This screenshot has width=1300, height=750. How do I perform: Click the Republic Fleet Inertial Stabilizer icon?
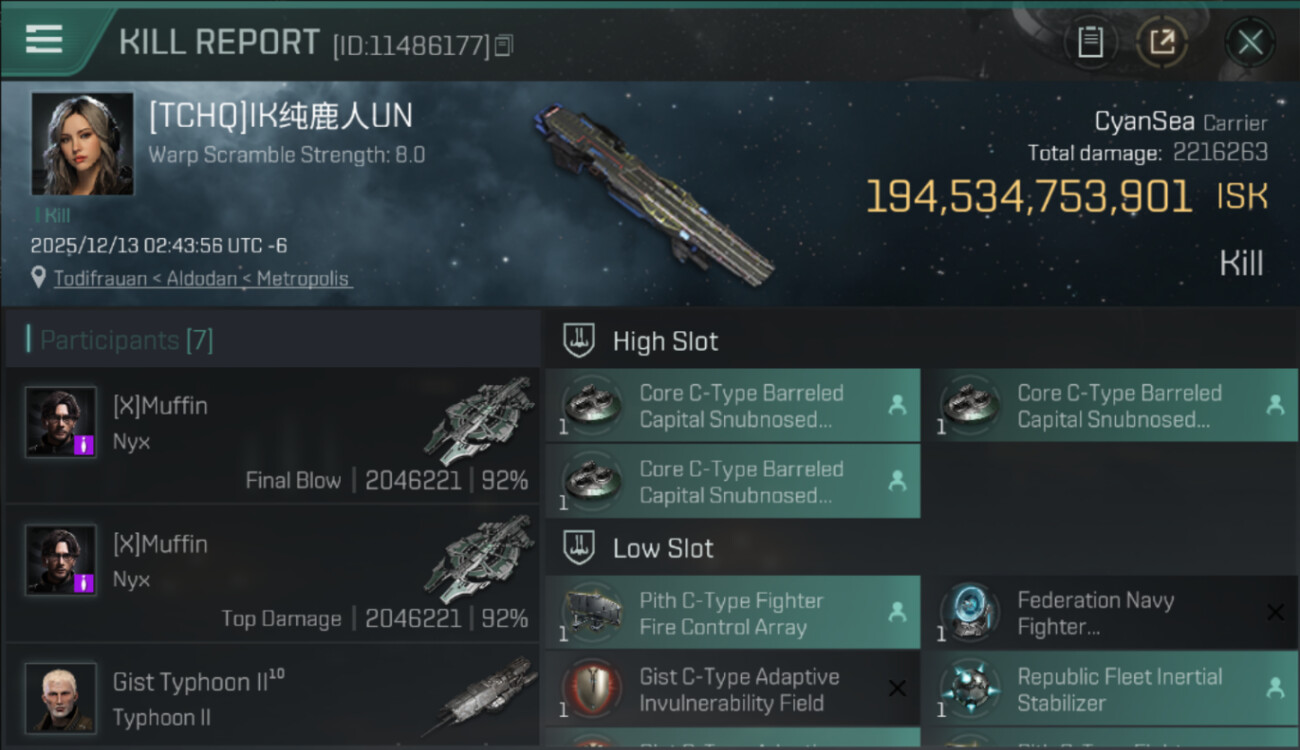pyautogui.click(x=969, y=689)
